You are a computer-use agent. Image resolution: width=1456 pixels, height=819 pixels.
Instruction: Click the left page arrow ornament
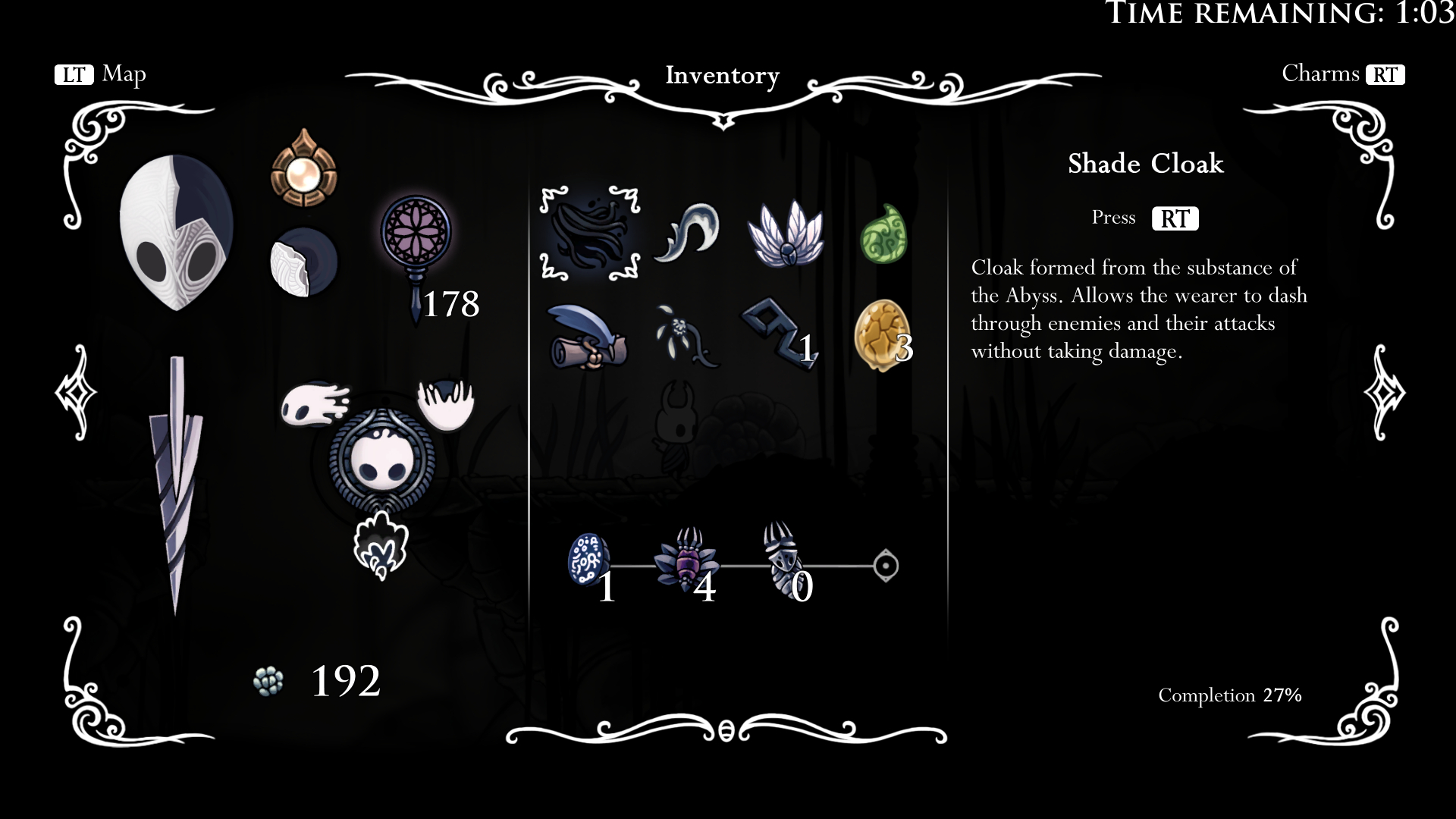click(76, 393)
